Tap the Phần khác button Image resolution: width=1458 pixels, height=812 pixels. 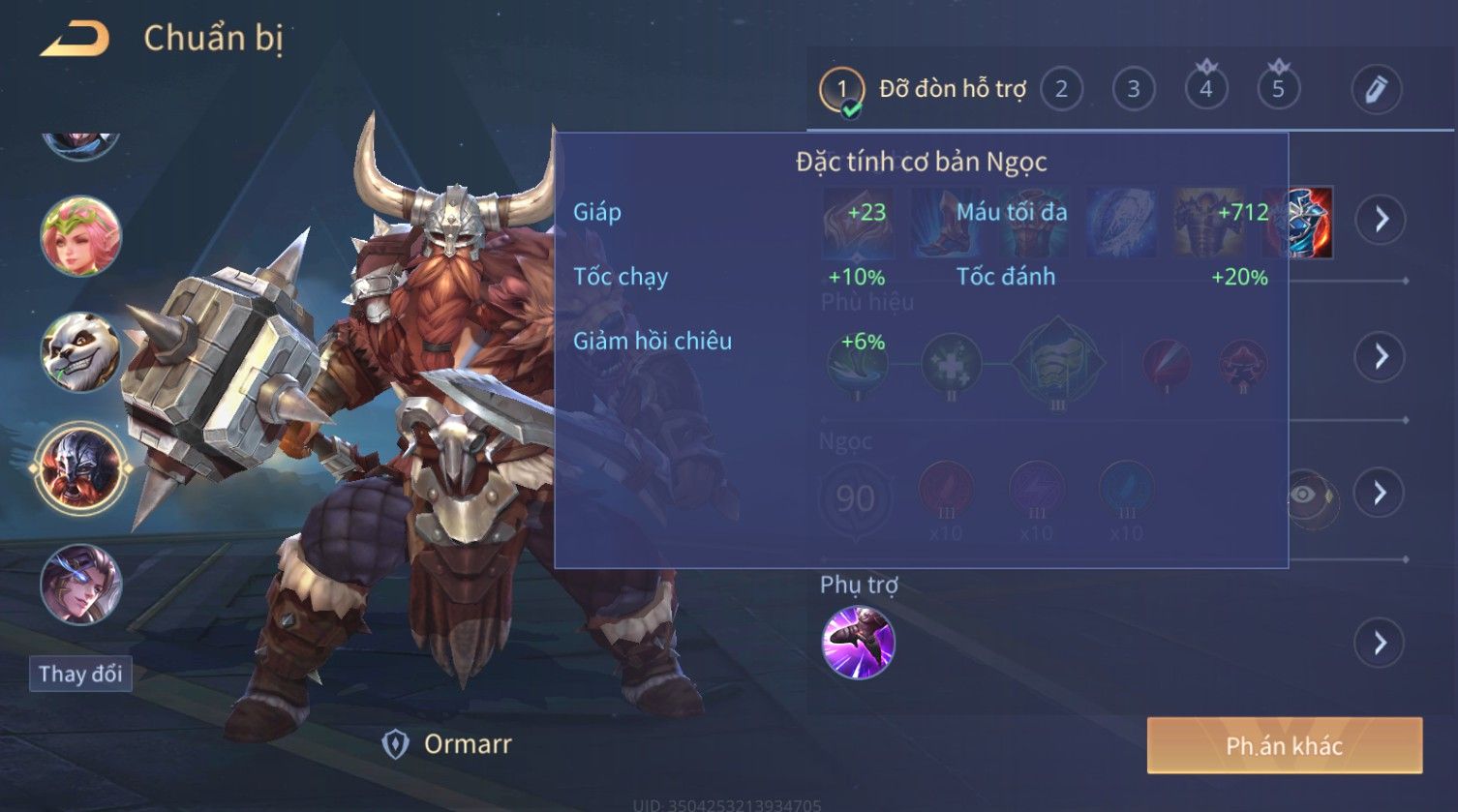(x=1284, y=745)
